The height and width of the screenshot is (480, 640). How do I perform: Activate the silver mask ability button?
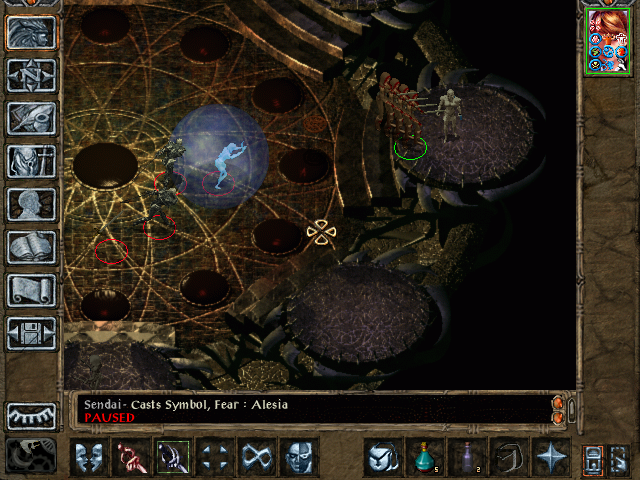click(298, 458)
